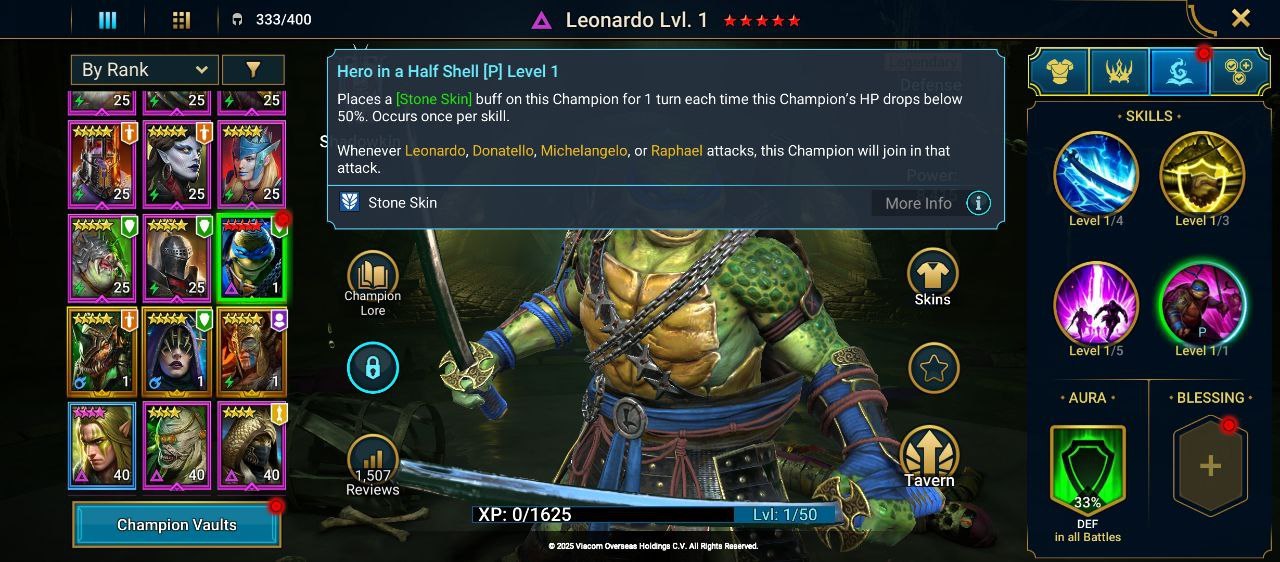
Task: Open the champion filter funnel
Action: (x=253, y=69)
